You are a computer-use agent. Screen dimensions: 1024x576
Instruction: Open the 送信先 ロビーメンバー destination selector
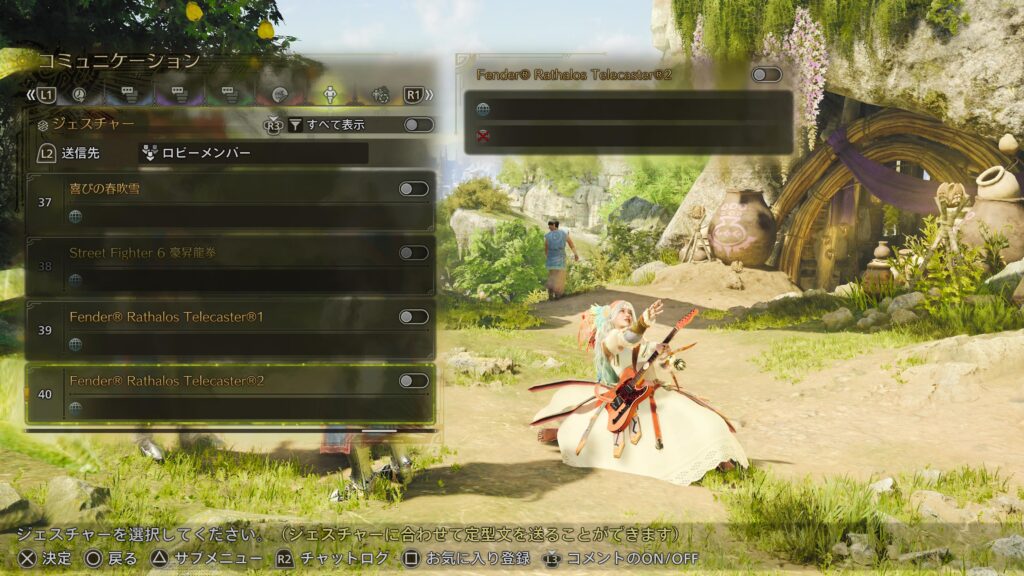[252, 154]
